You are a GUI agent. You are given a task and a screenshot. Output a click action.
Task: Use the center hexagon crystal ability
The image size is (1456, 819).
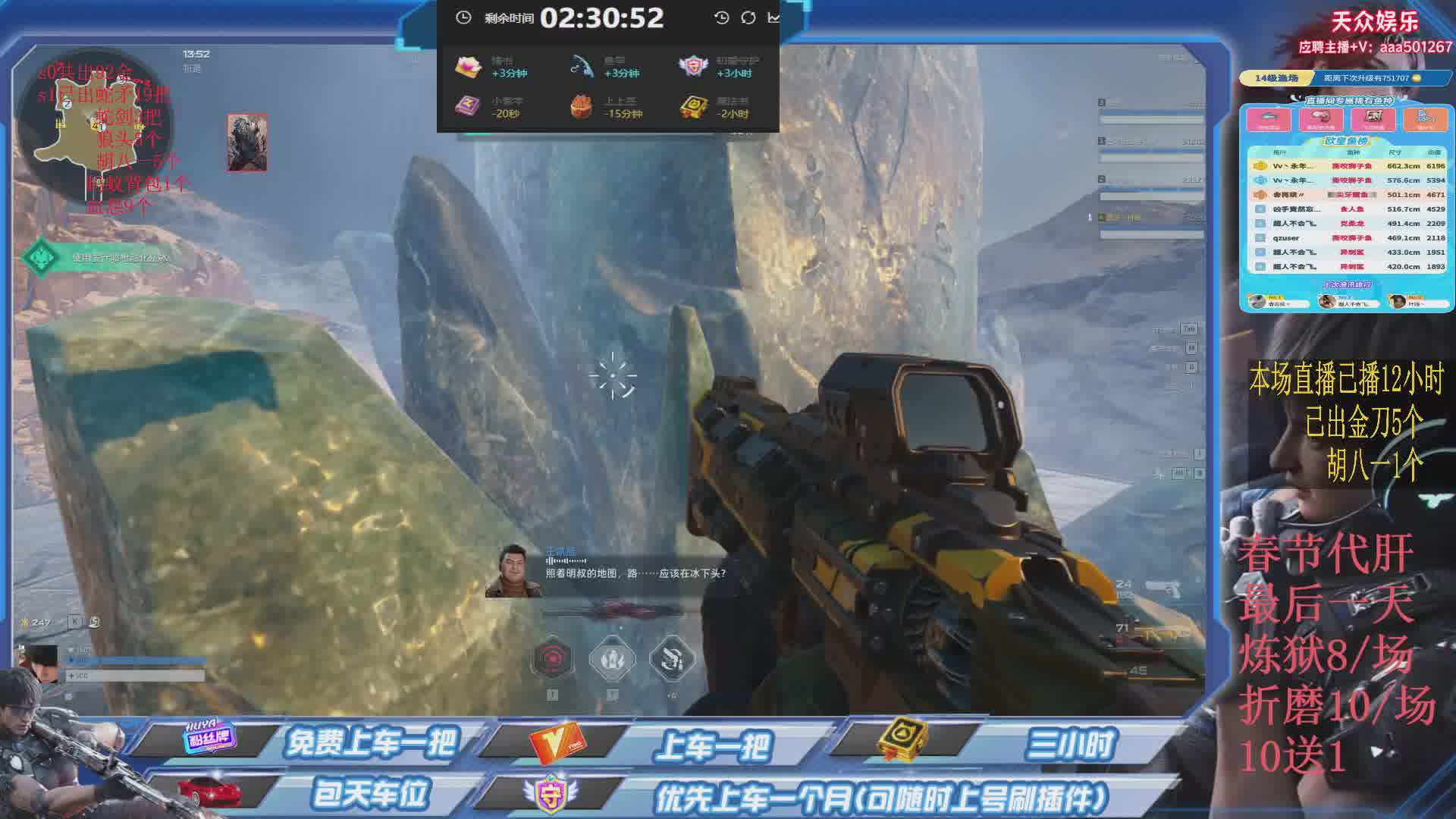tap(612, 658)
